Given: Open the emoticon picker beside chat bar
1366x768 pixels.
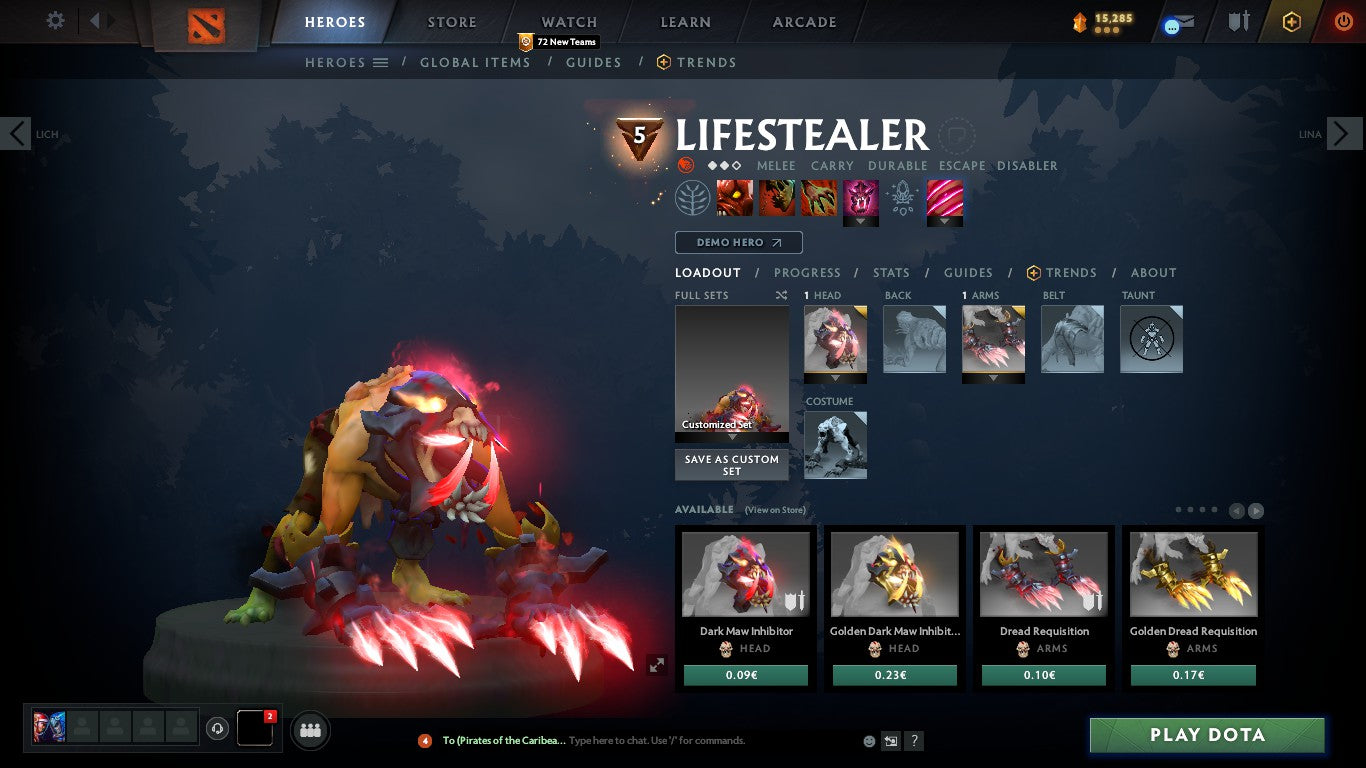Looking at the screenshot, I should pos(869,741).
